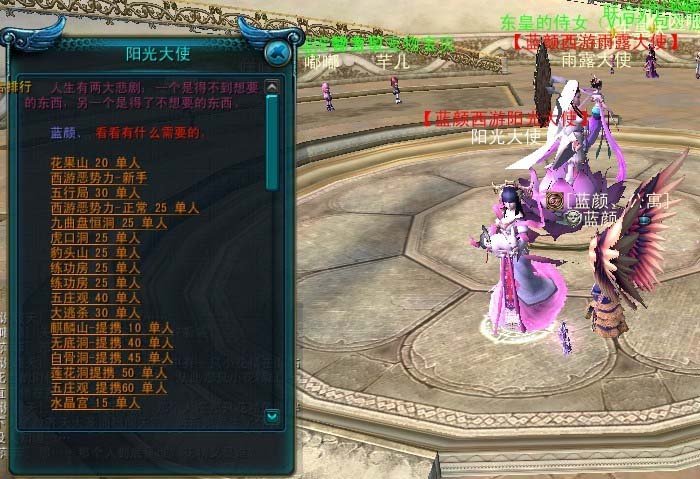Select 五行局 30 单人 entry
700x479 pixels.
(x=95, y=193)
